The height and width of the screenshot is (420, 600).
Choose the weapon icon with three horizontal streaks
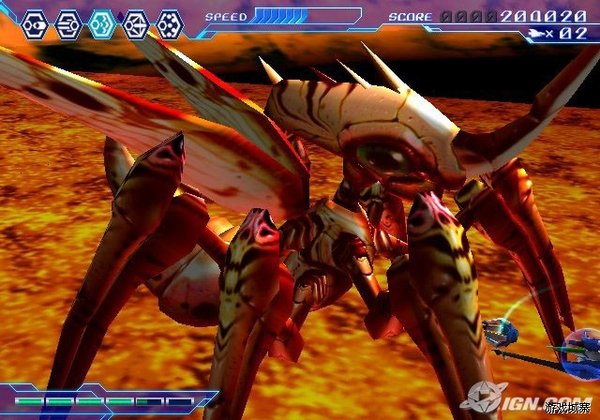pos(68,23)
